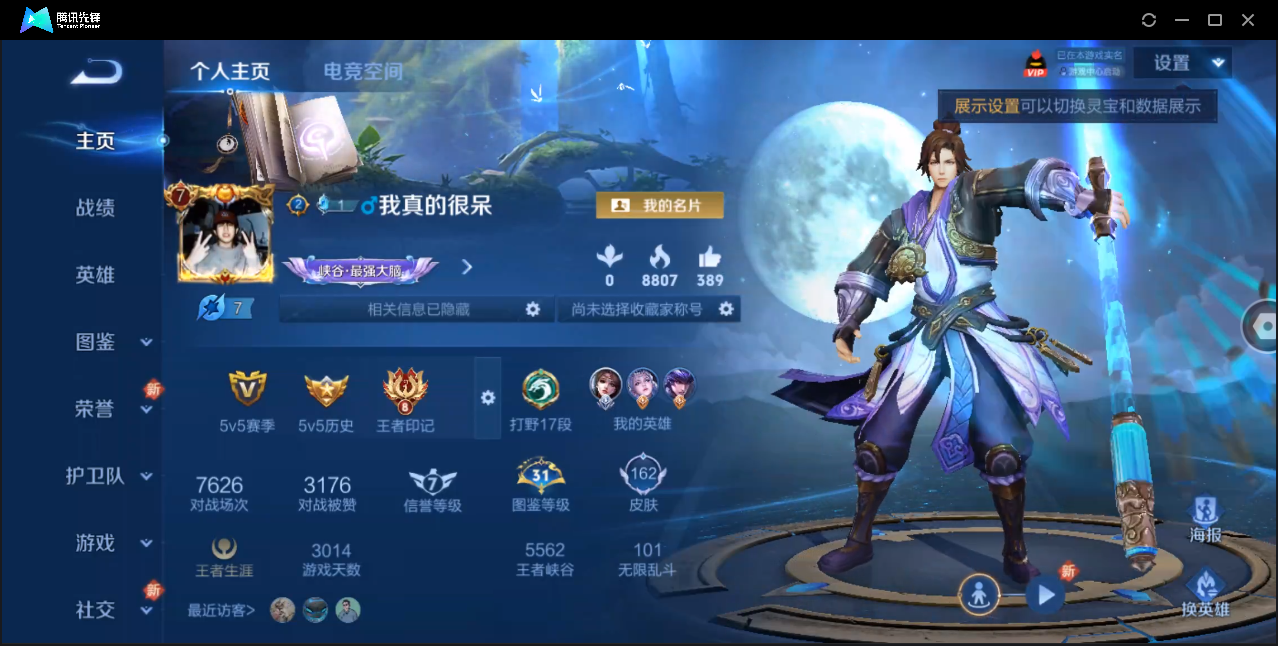Go back using the return arrow
Image resolution: width=1278 pixels, height=646 pixels.
tap(97, 72)
